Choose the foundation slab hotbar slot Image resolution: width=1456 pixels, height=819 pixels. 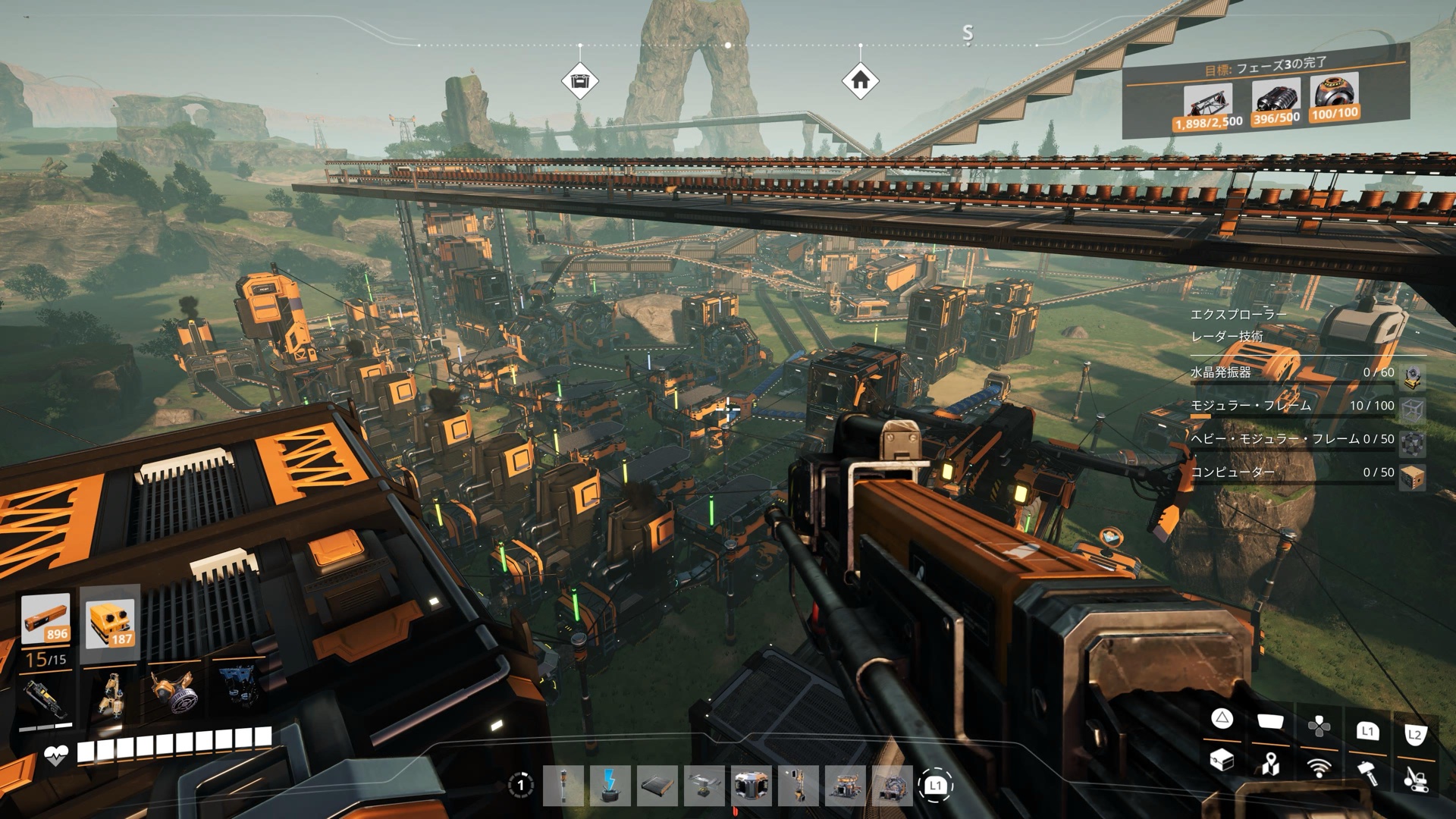point(657,786)
